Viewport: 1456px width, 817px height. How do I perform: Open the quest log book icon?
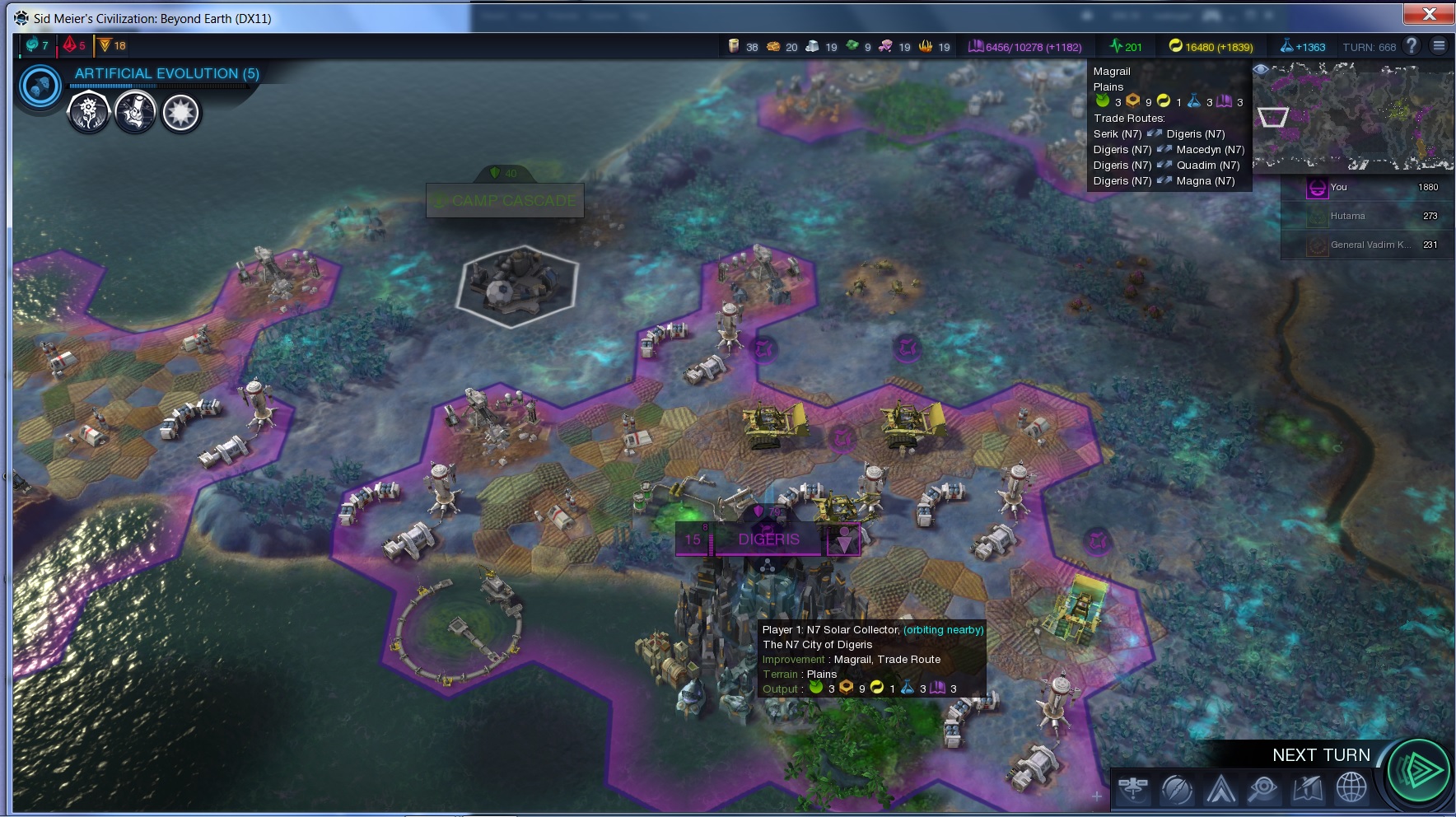1307,789
